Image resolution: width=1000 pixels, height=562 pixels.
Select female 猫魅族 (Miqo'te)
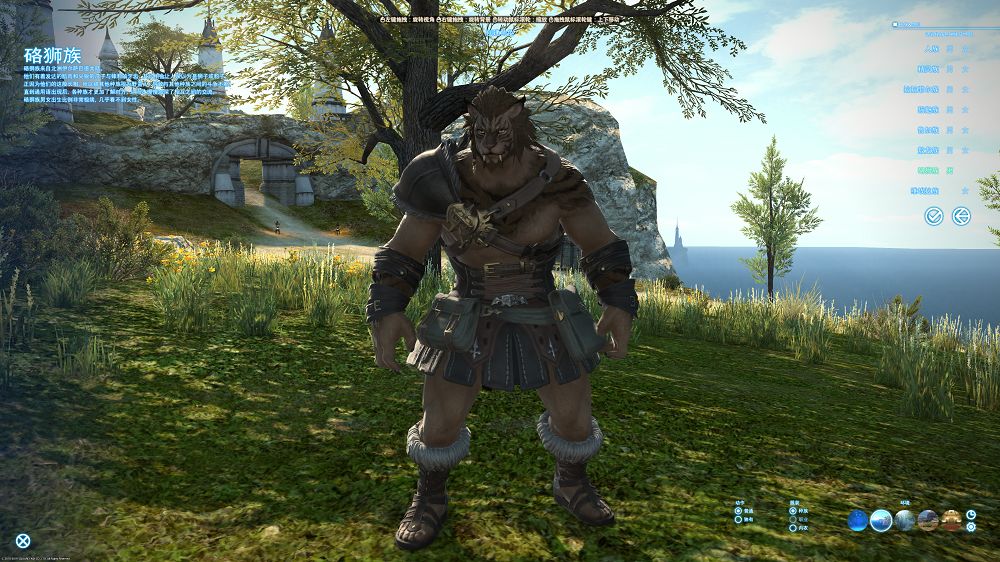pyautogui.click(x=965, y=109)
